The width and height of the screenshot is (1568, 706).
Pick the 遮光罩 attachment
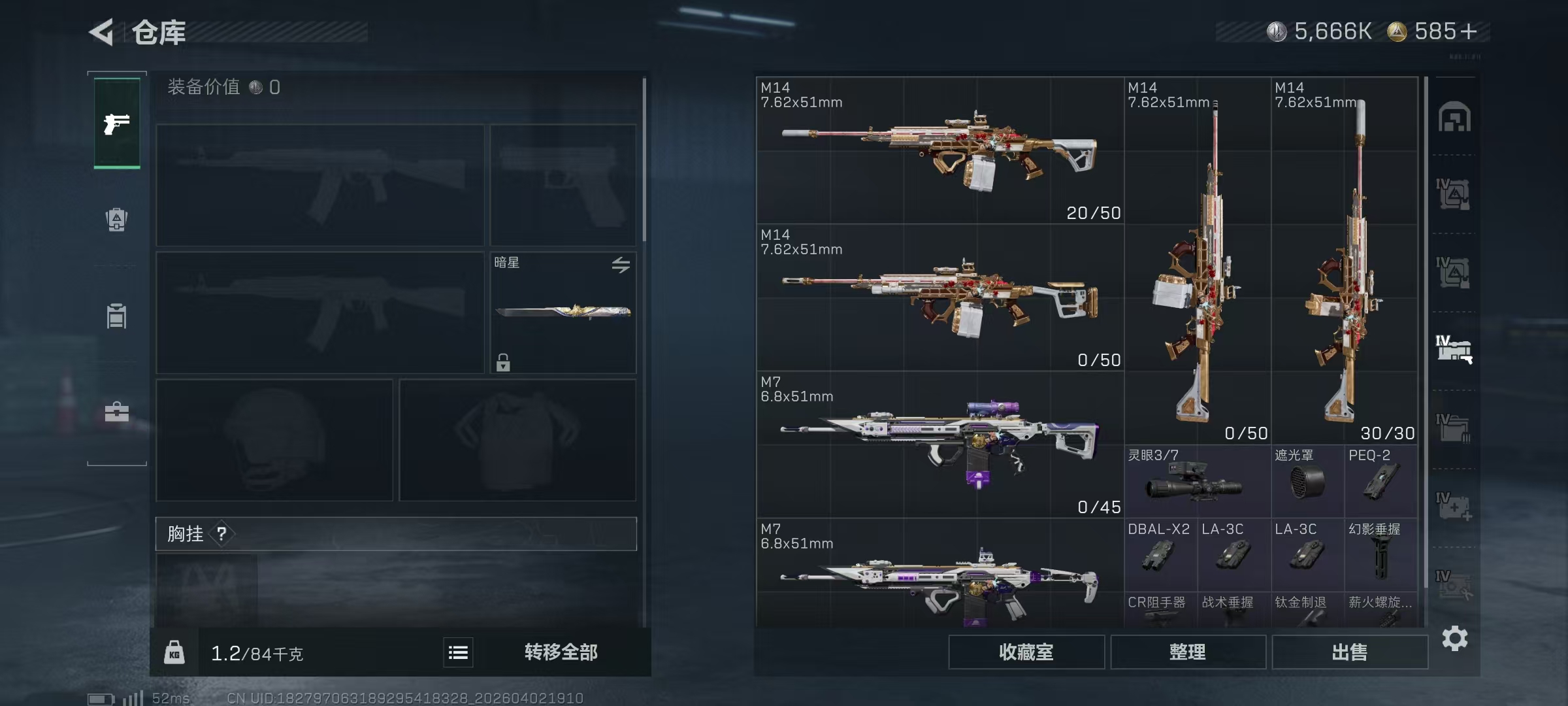(x=1307, y=482)
